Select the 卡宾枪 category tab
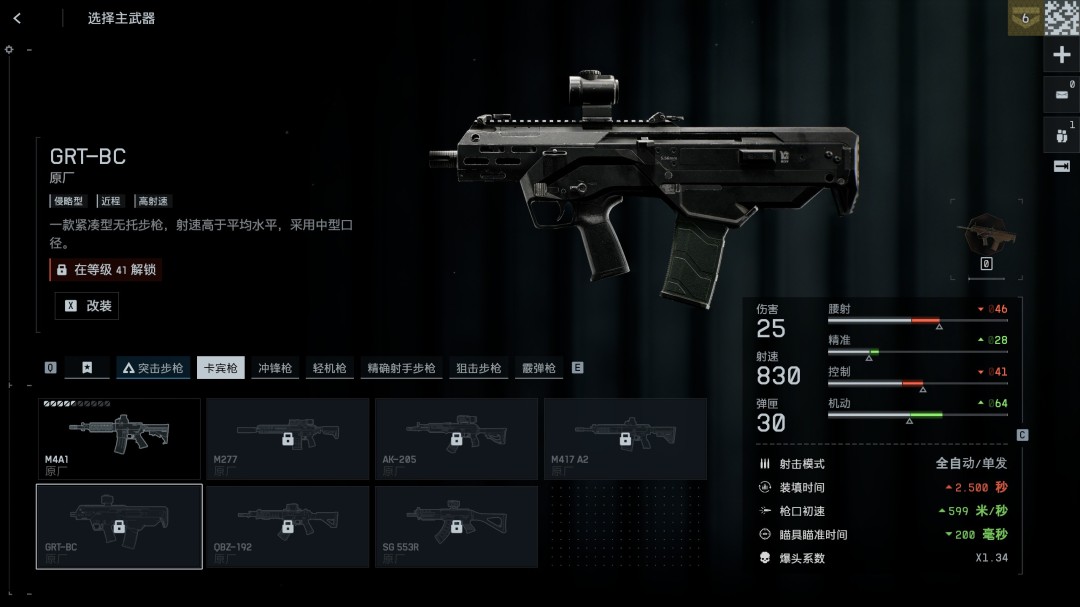 coord(220,368)
